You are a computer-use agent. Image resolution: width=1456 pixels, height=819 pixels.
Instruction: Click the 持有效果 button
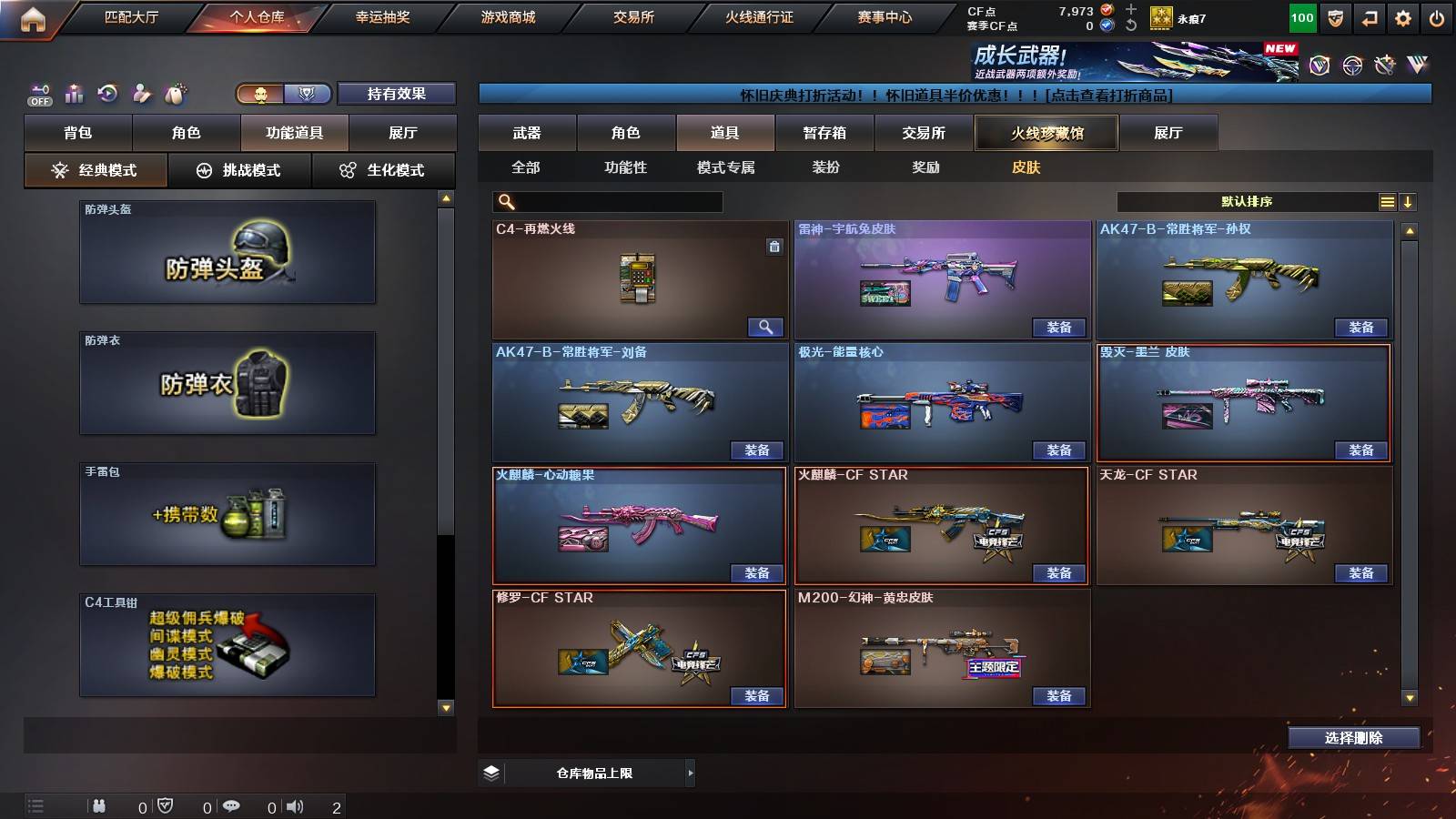pyautogui.click(x=397, y=94)
